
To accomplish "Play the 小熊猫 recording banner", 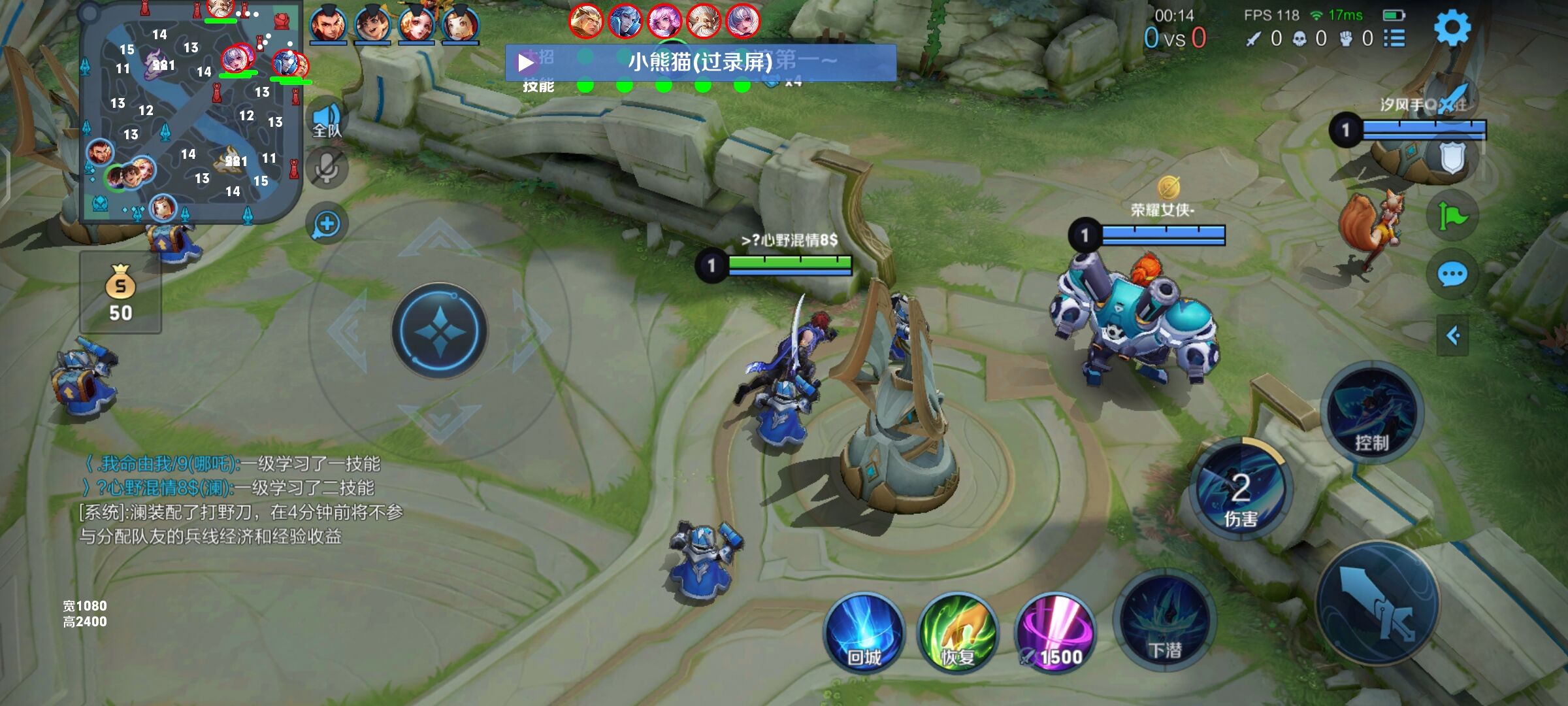I will [527, 63].
